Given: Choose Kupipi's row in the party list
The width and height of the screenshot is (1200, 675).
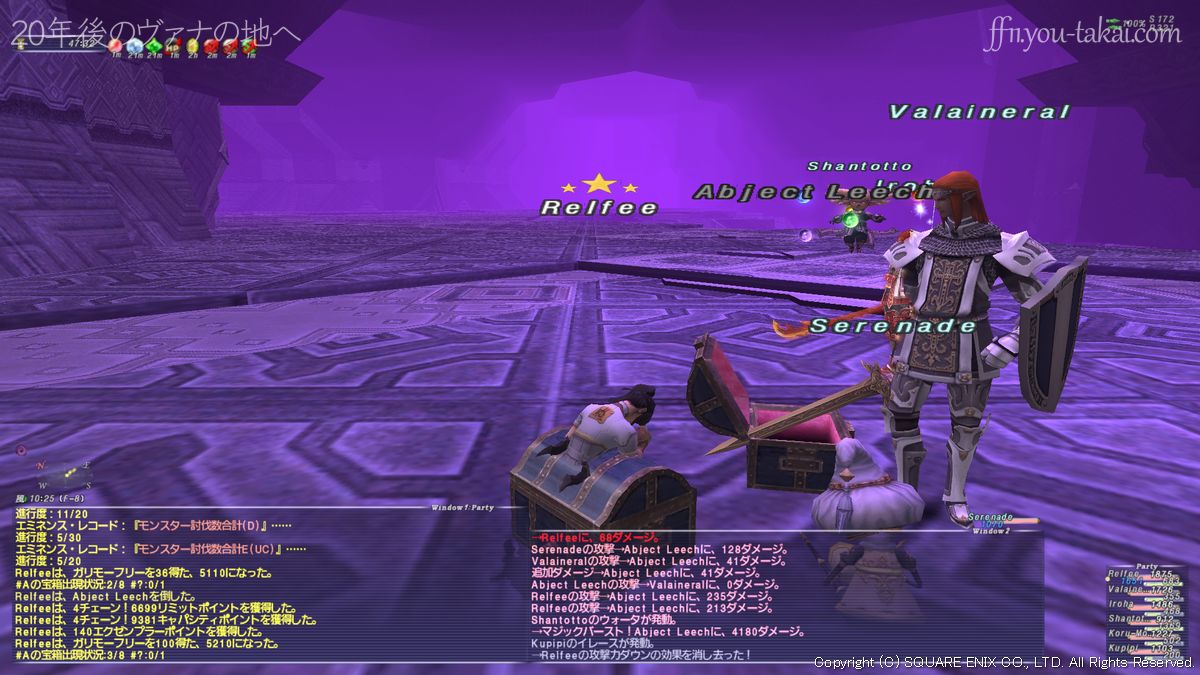Looking at the screenshot, I should click(x=1125, y=649).
